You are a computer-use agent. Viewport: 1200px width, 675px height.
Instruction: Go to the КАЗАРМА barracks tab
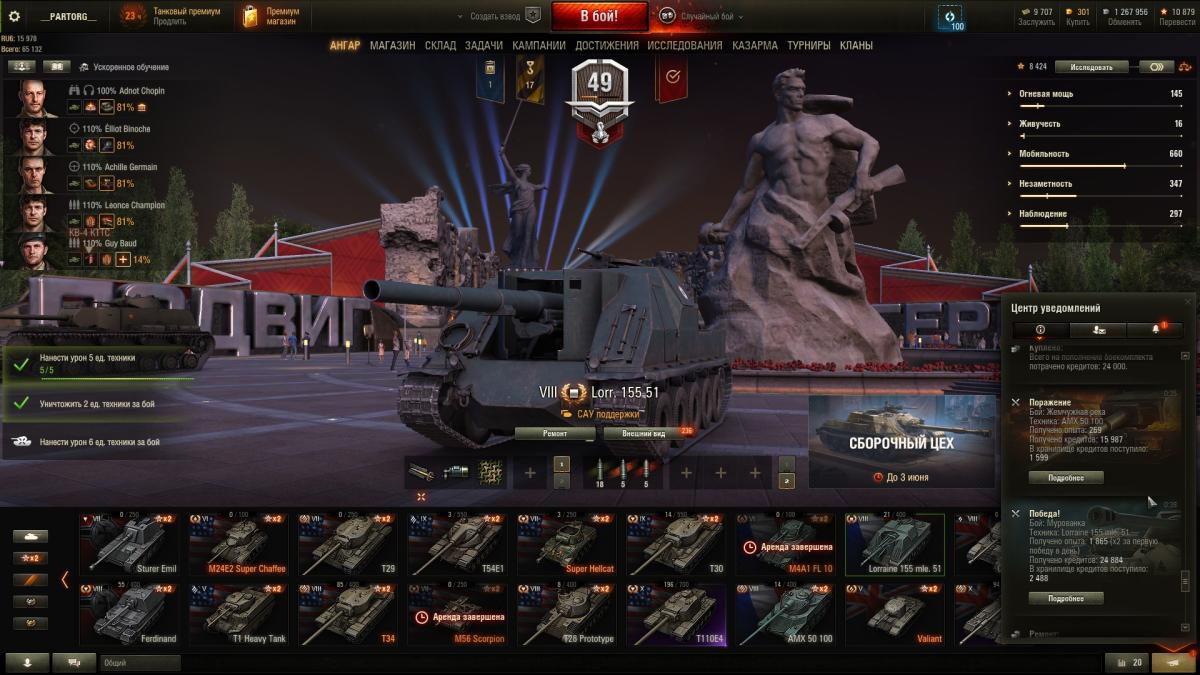click(x=755, y=45)
